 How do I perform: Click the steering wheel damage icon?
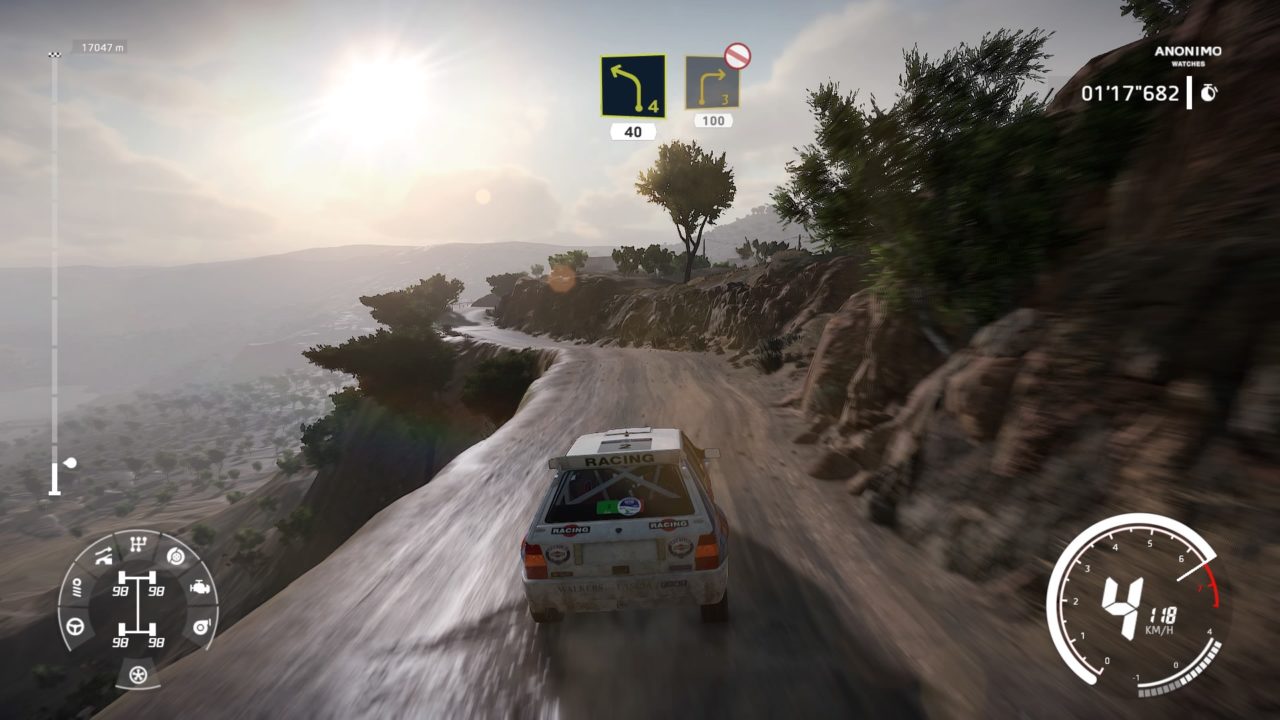(75, 627)
